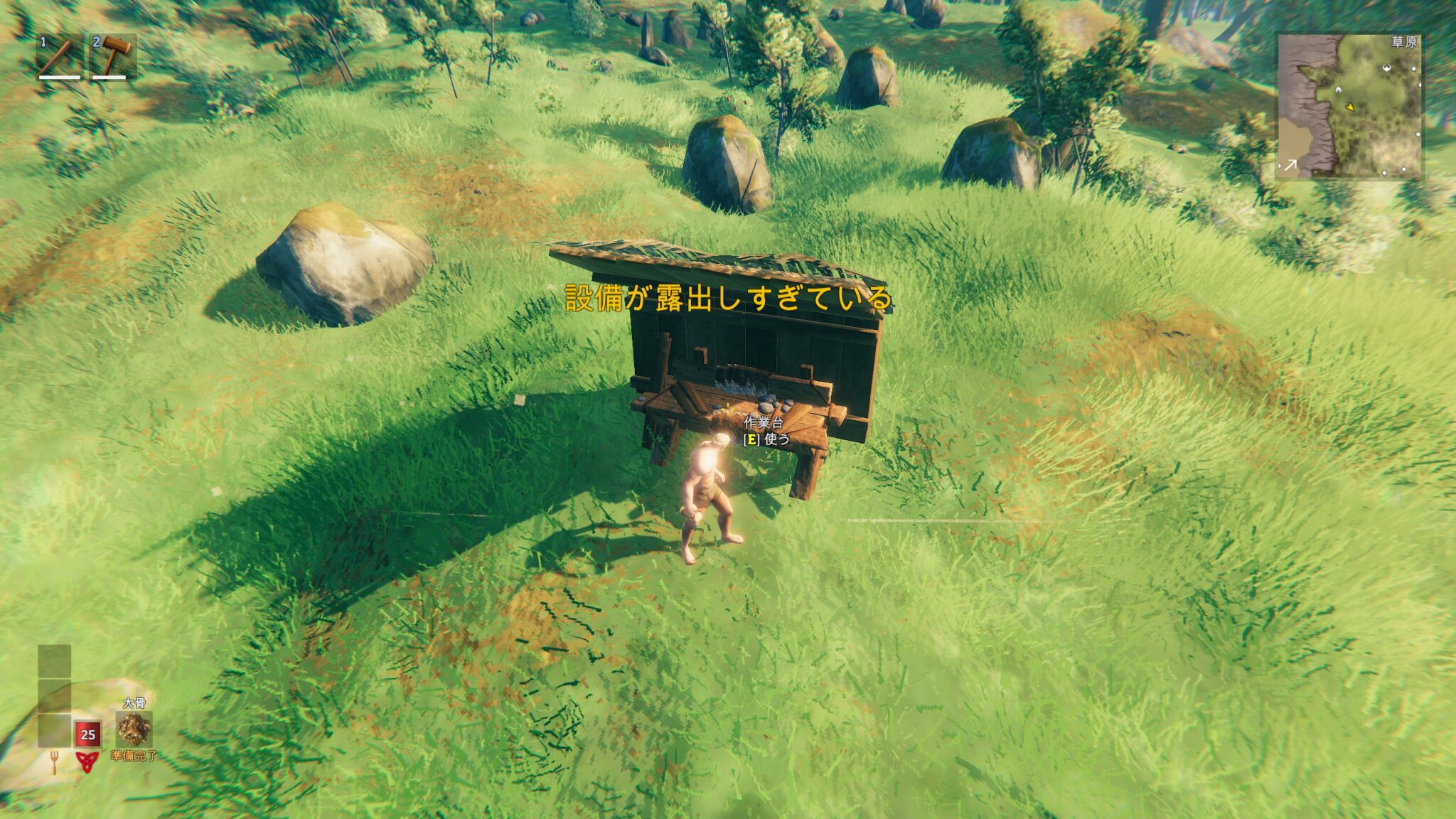Expand the empty food slot above the fork

[54, 731]
